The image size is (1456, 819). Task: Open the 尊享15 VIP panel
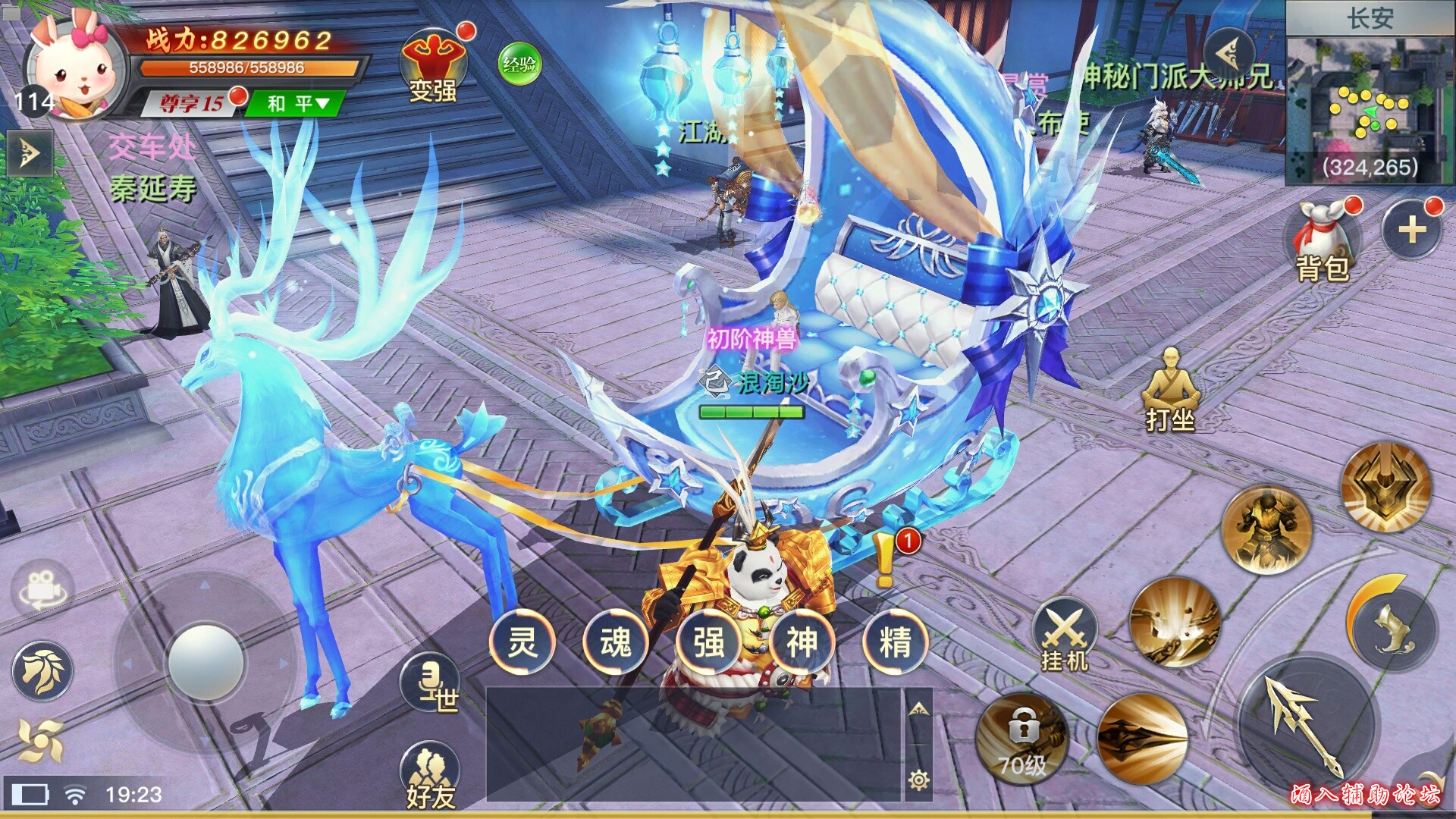[192, 103]
